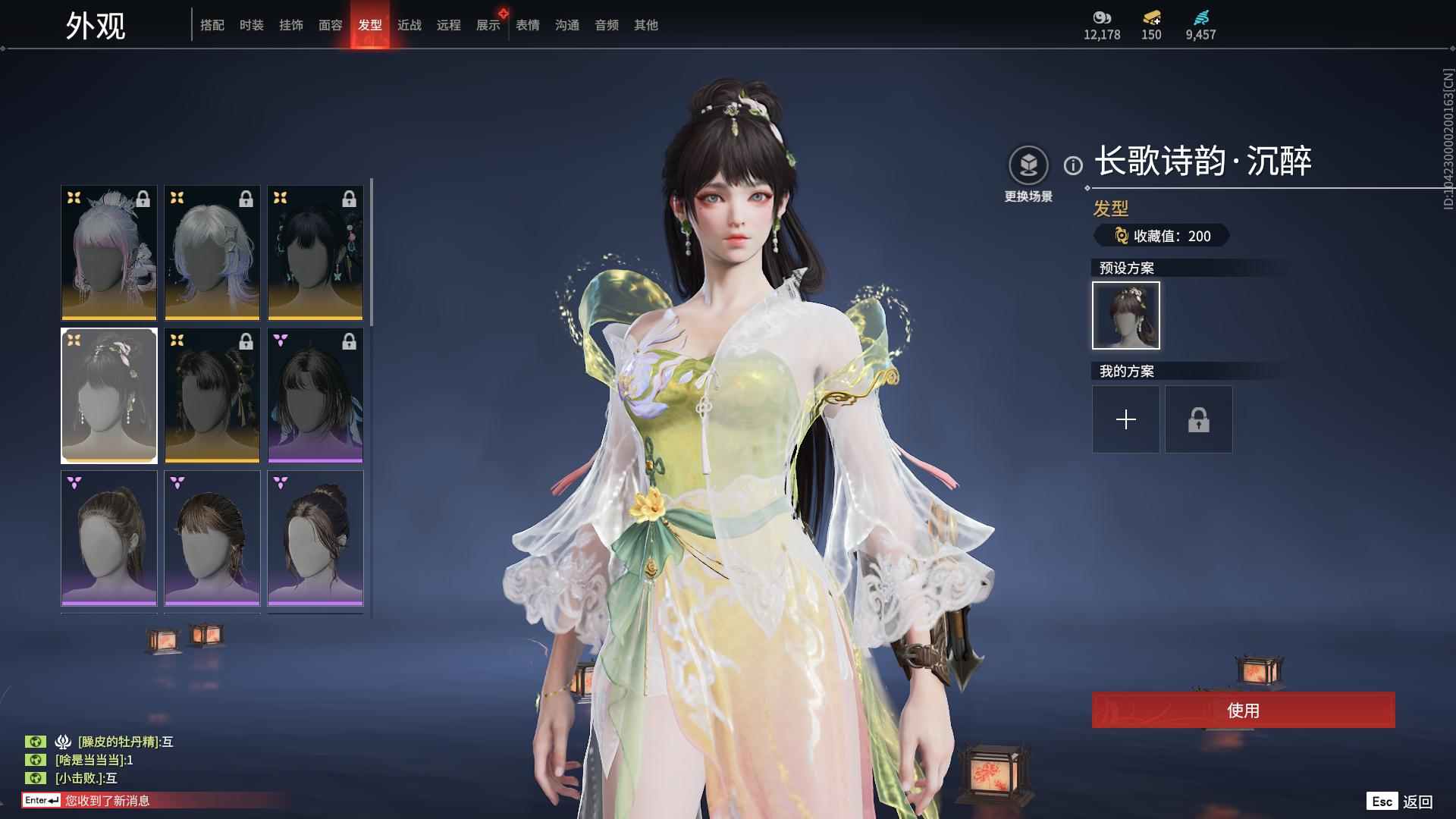Open the info icon beside 长歌诗韵·沉醉

(x=1072, y=163)
